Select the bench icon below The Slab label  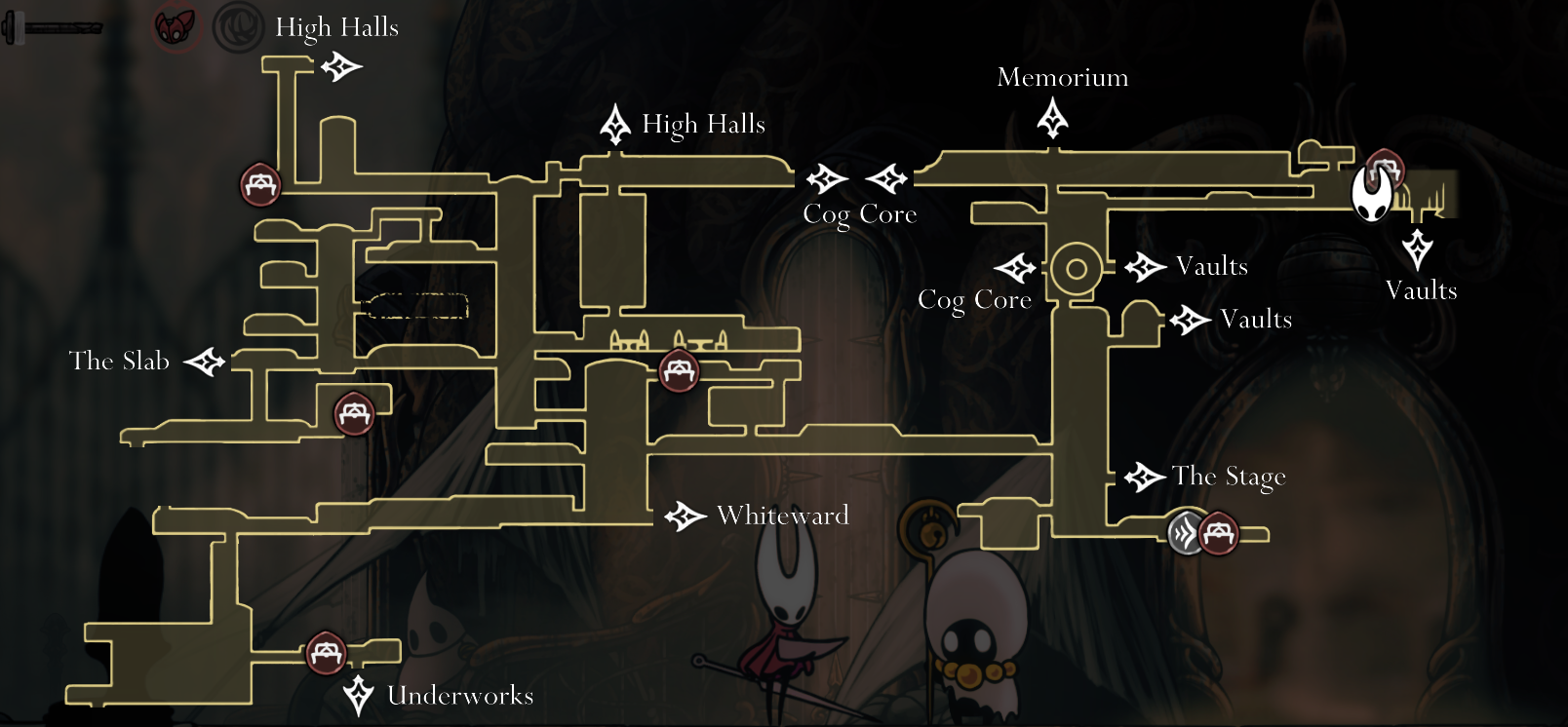[x=353, y=412]
